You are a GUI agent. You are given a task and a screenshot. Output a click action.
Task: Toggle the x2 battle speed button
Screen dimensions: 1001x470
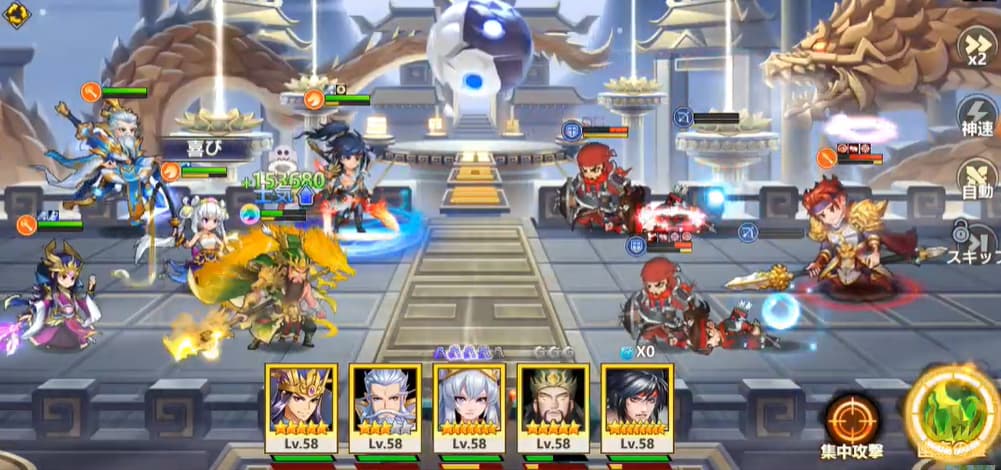[976, 45]
